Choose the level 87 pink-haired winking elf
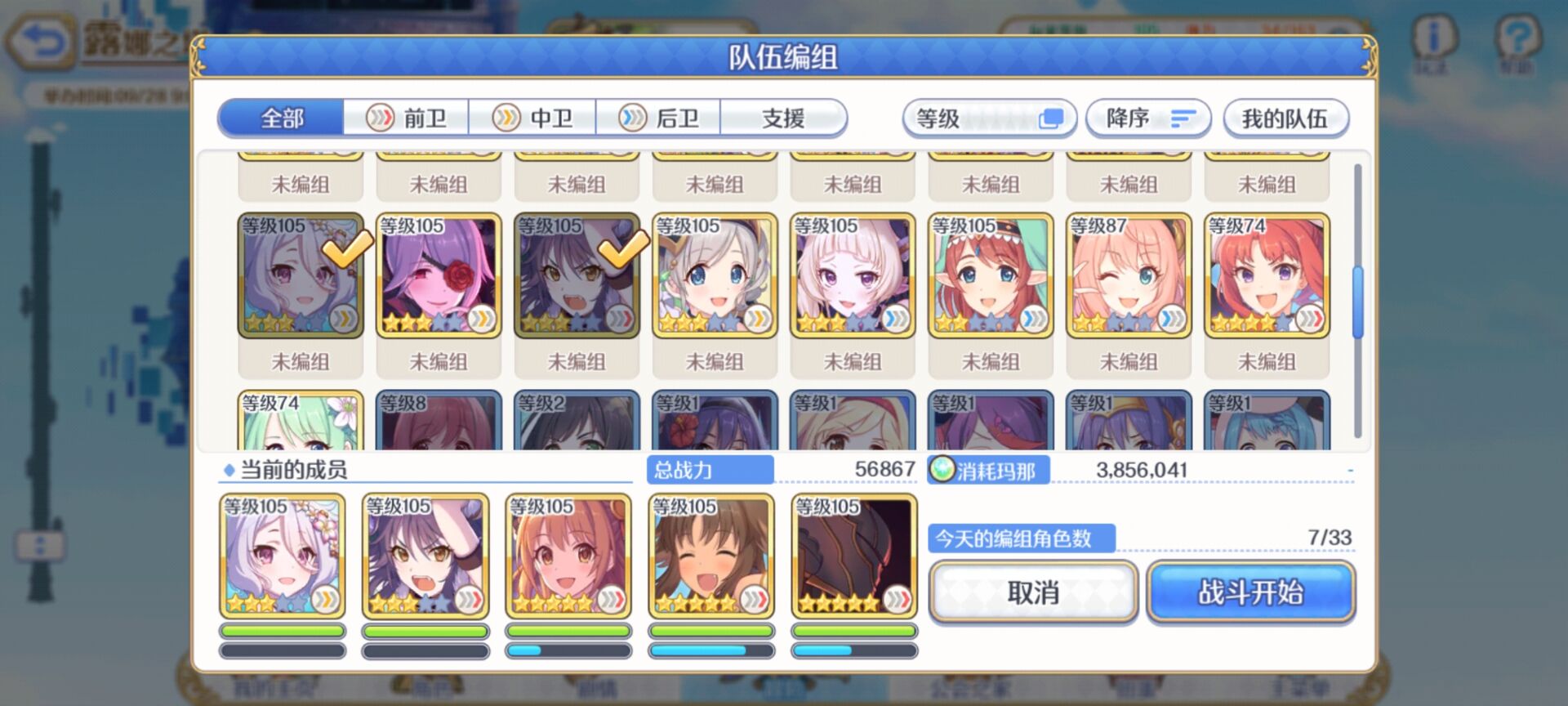1568x706 pixels. (x=1129, y=275)
